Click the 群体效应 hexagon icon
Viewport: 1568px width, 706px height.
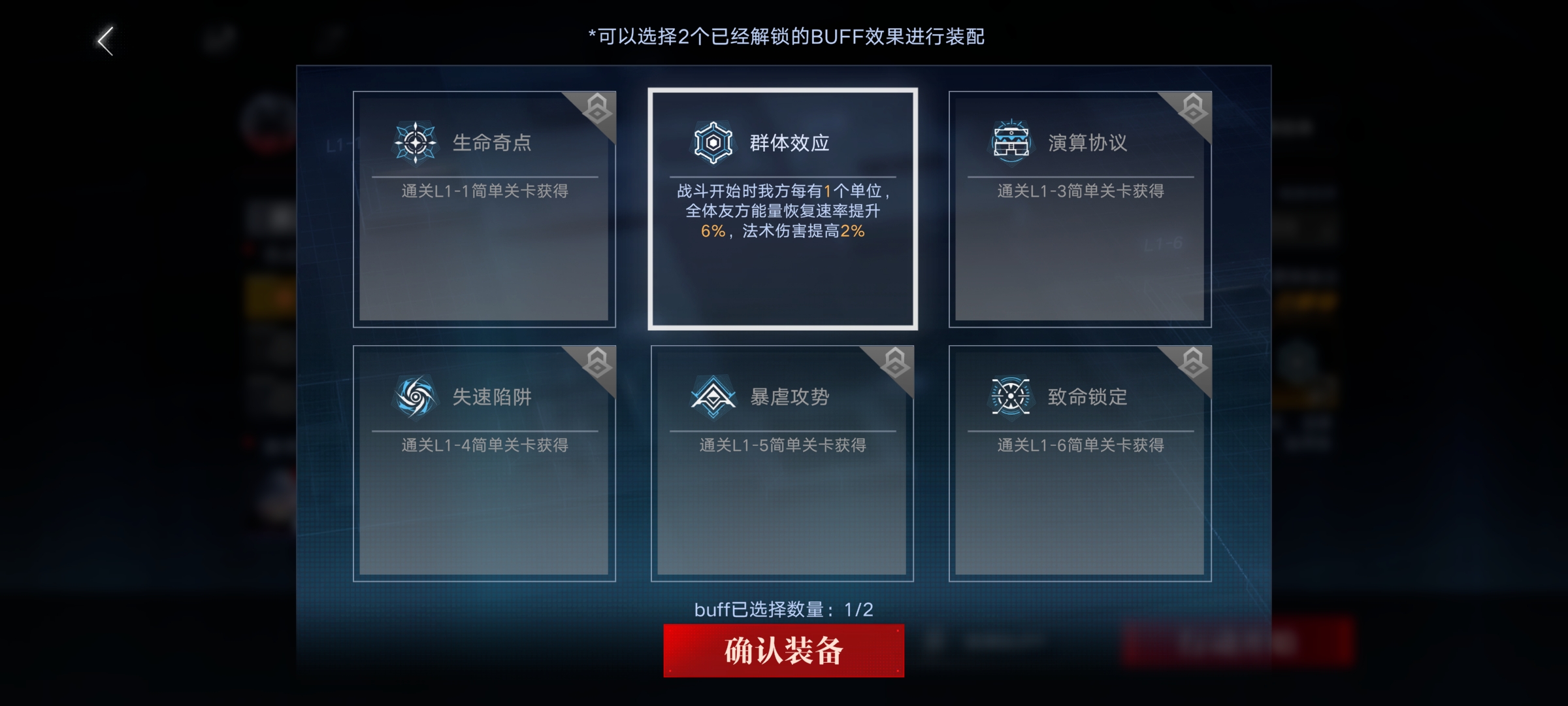[712, 141]
